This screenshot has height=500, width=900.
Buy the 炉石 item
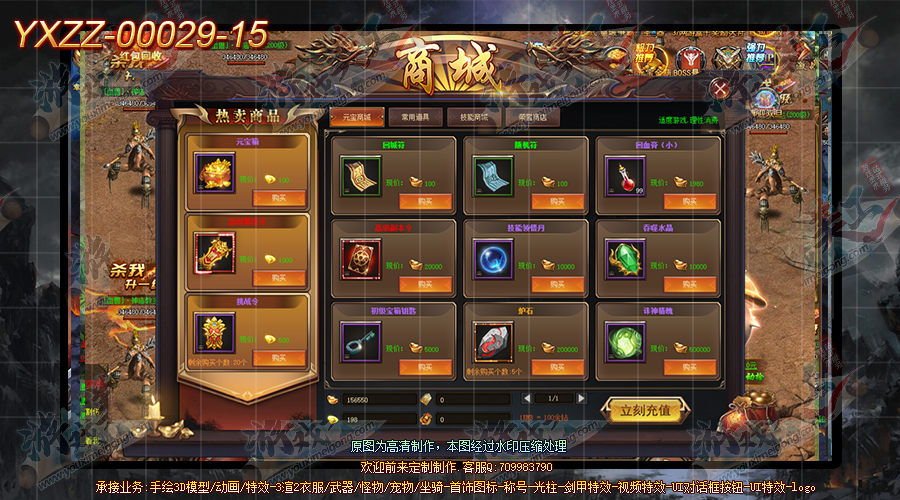click(556, 367)
